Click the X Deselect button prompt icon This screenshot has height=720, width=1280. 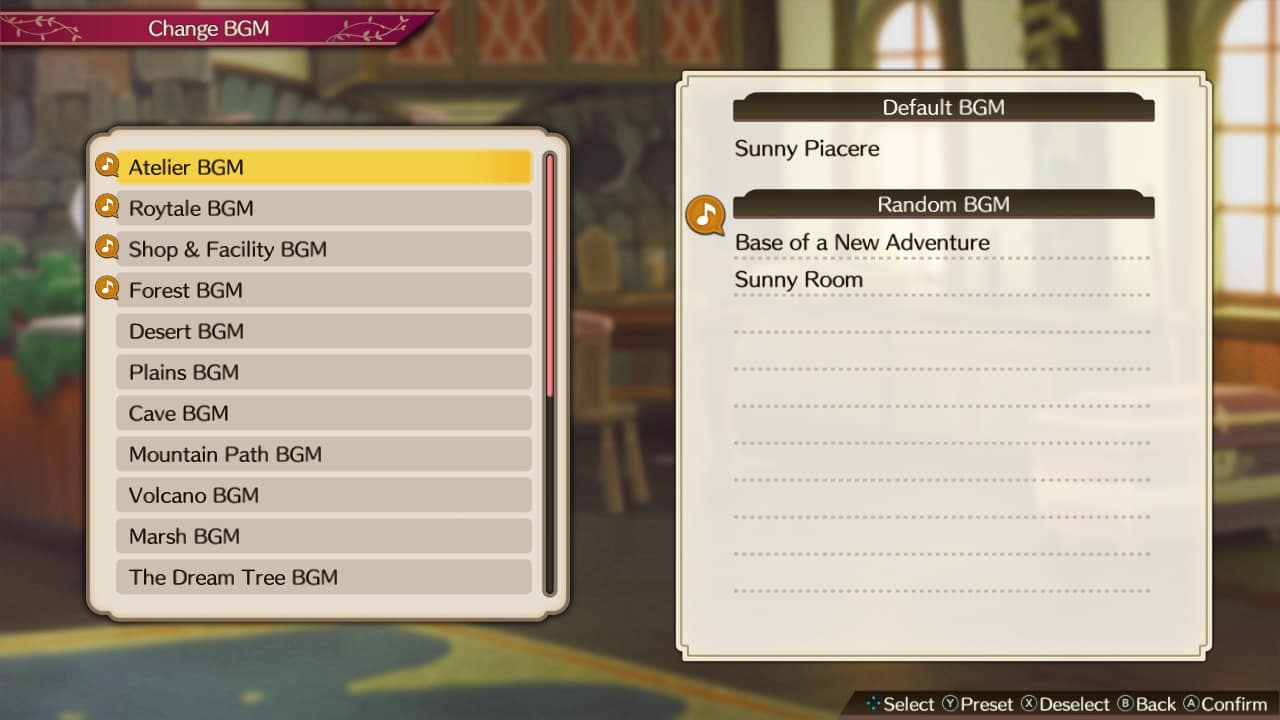[x=1027, y=704]
